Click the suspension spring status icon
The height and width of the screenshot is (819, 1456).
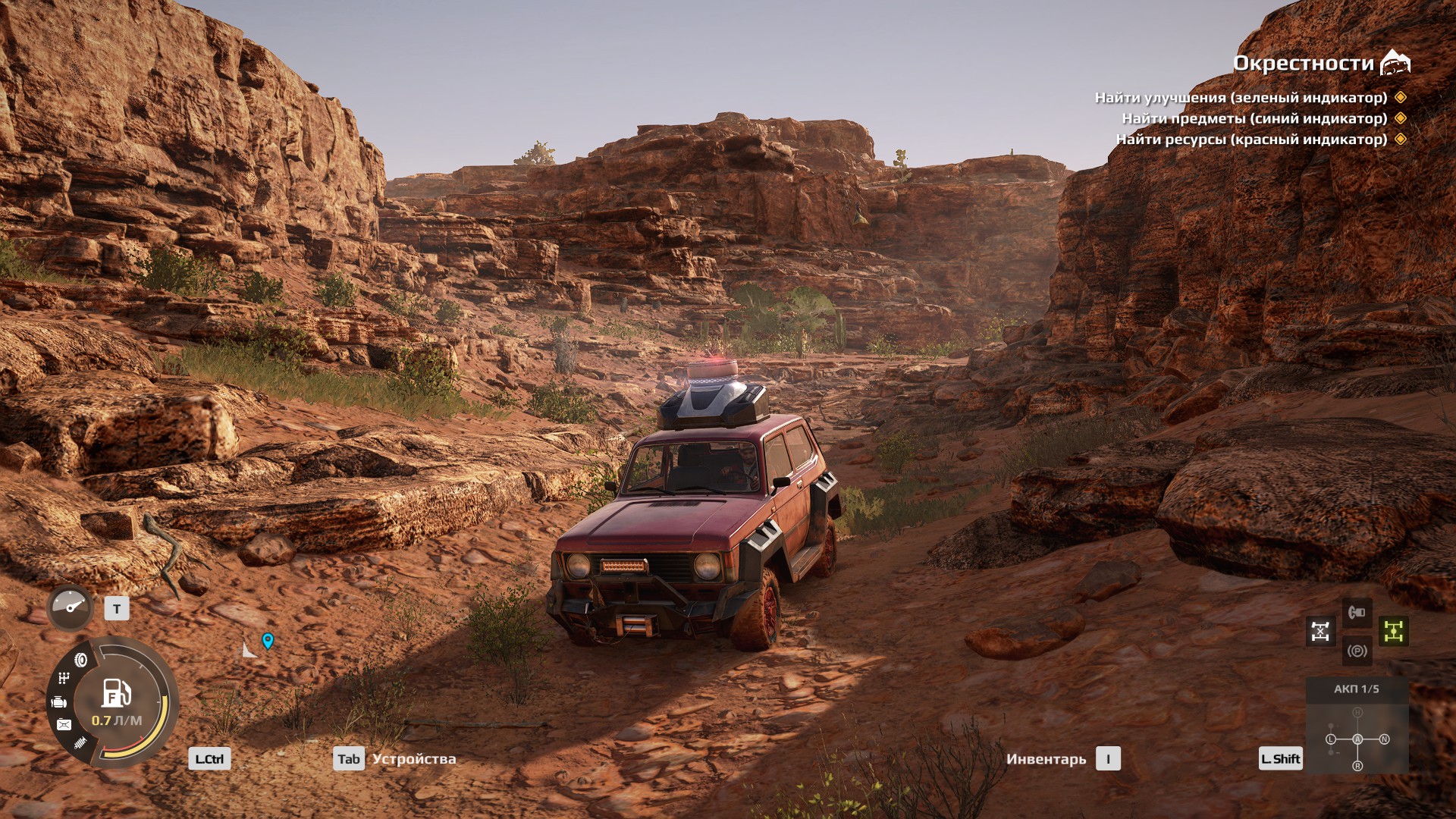coord(80,742)
